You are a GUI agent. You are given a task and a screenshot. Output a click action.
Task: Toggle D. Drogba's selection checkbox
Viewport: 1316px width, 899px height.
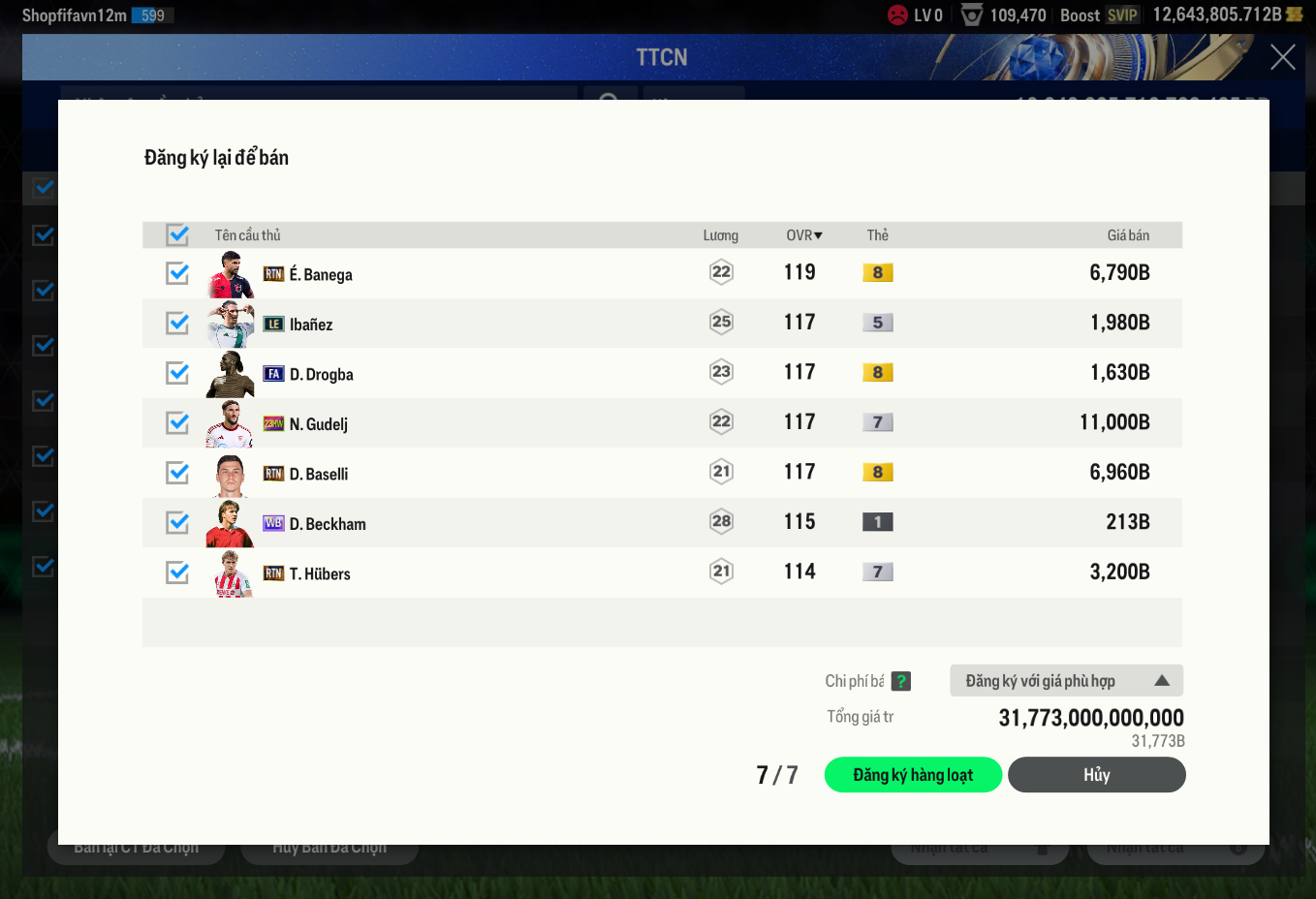tap(177, 373)
